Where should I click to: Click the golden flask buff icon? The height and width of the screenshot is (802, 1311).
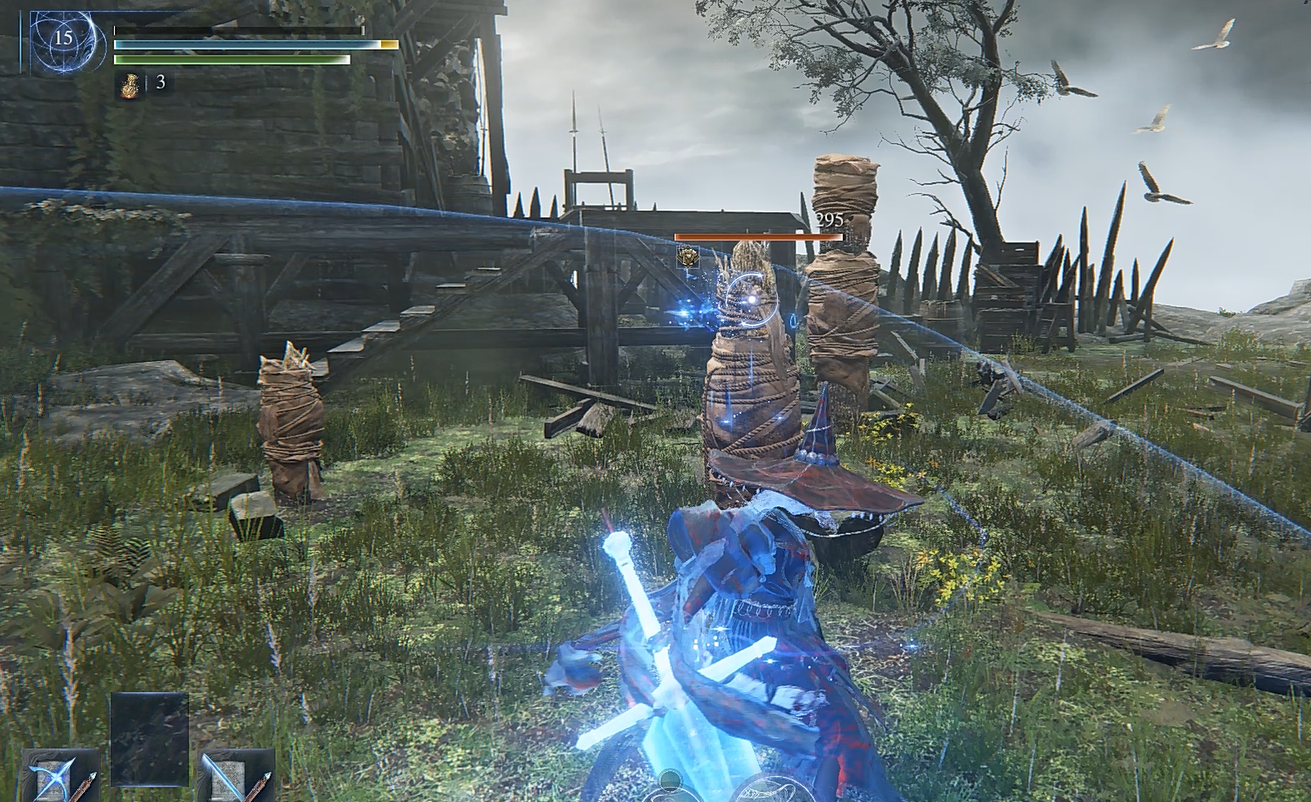(130, 84)
